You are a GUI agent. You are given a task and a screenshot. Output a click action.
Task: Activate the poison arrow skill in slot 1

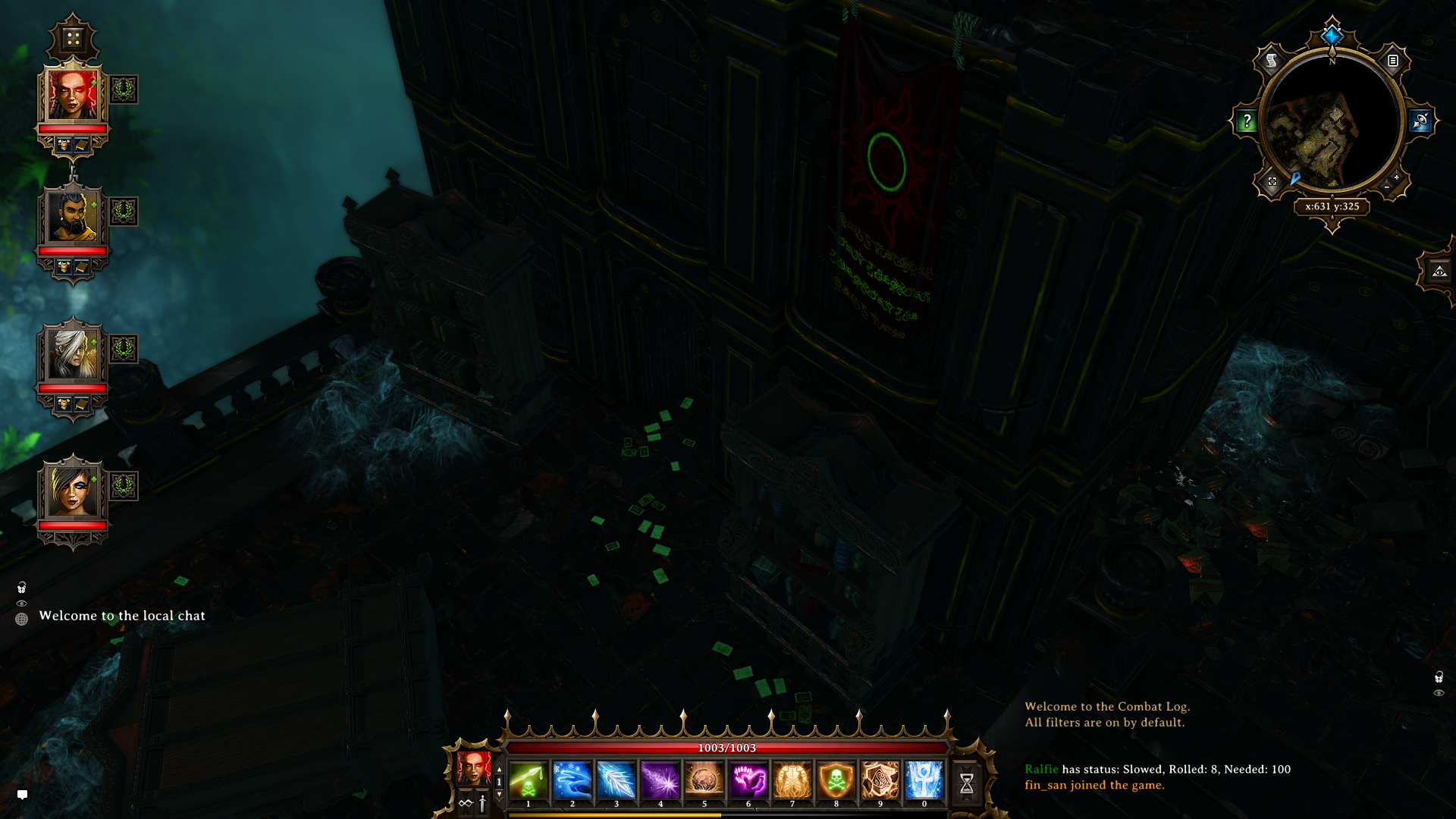pyautogui.click(x=529, y=780)
